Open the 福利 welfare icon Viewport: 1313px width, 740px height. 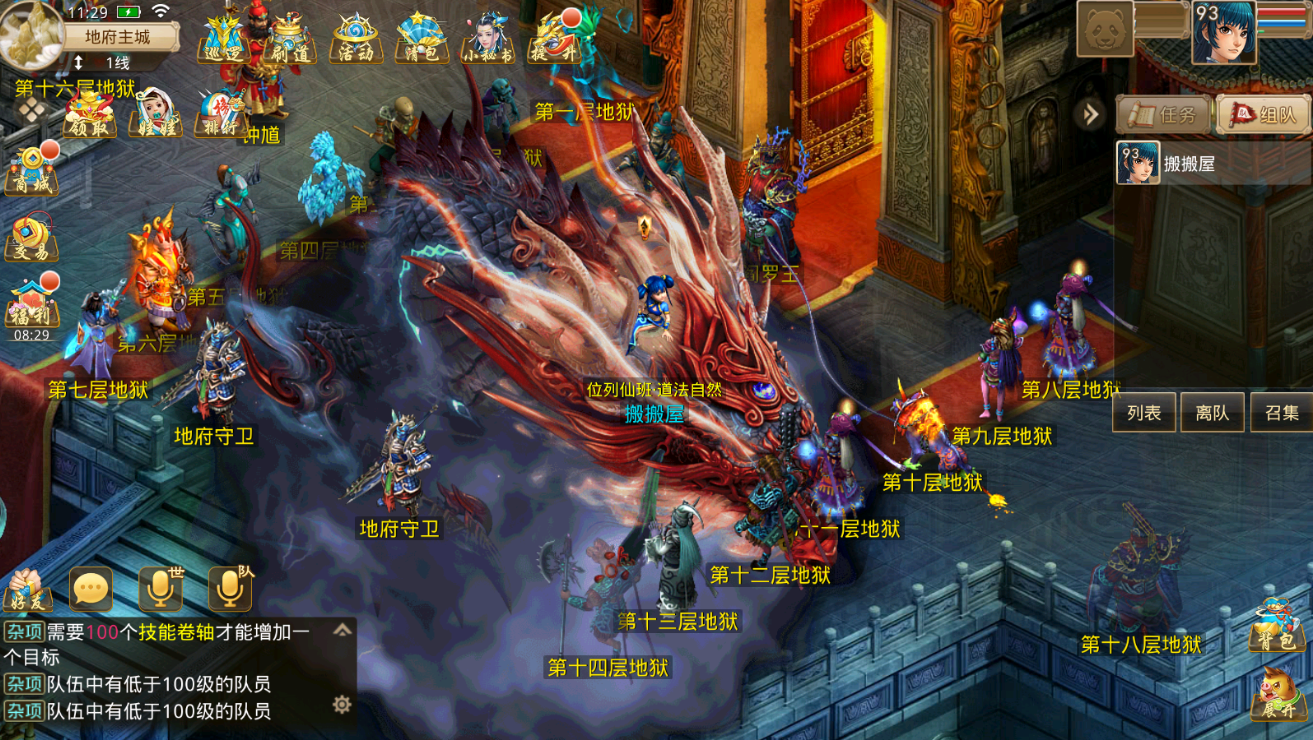coord(32,304)
